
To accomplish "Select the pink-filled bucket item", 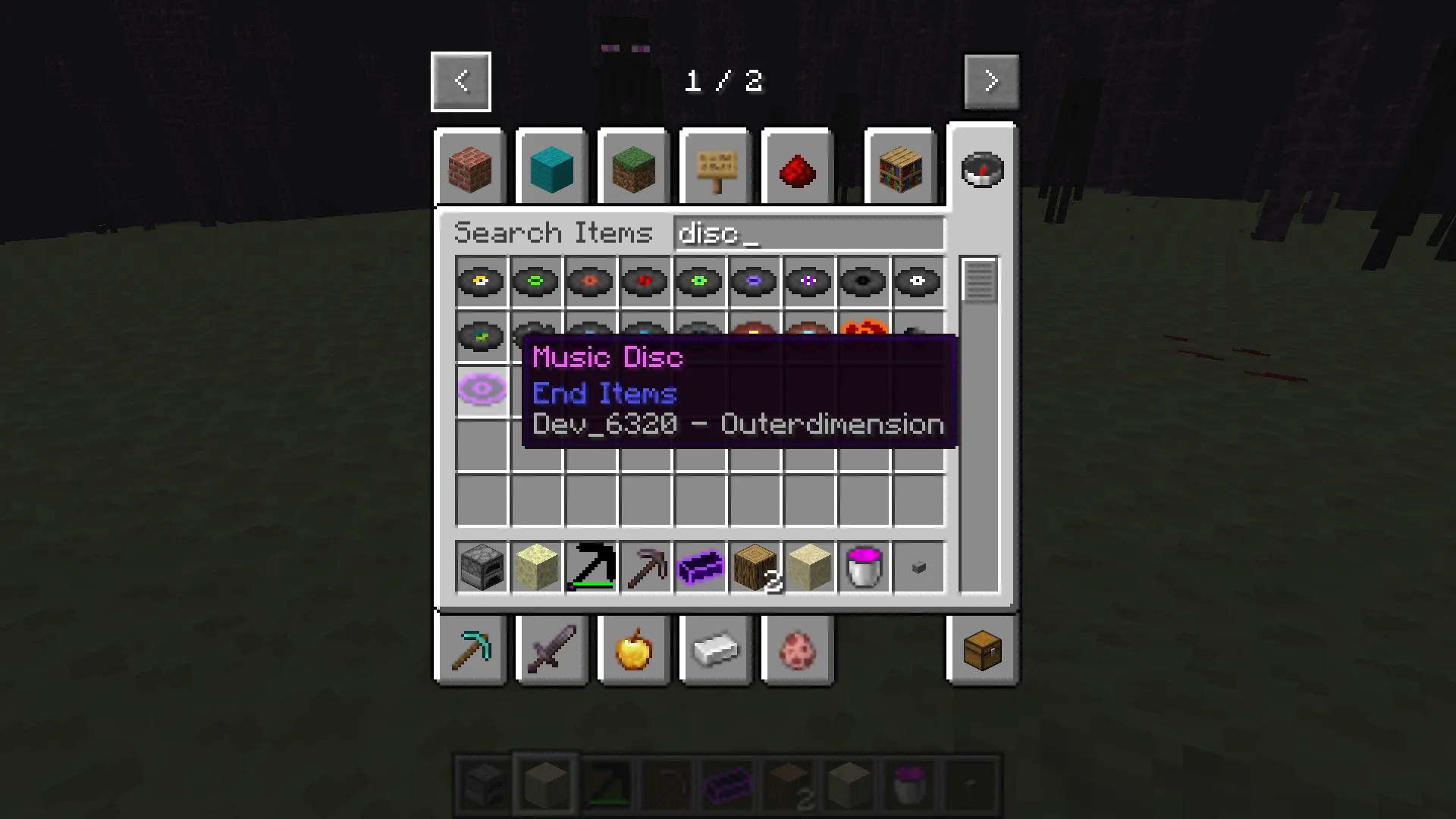I will tap(863, 566).
